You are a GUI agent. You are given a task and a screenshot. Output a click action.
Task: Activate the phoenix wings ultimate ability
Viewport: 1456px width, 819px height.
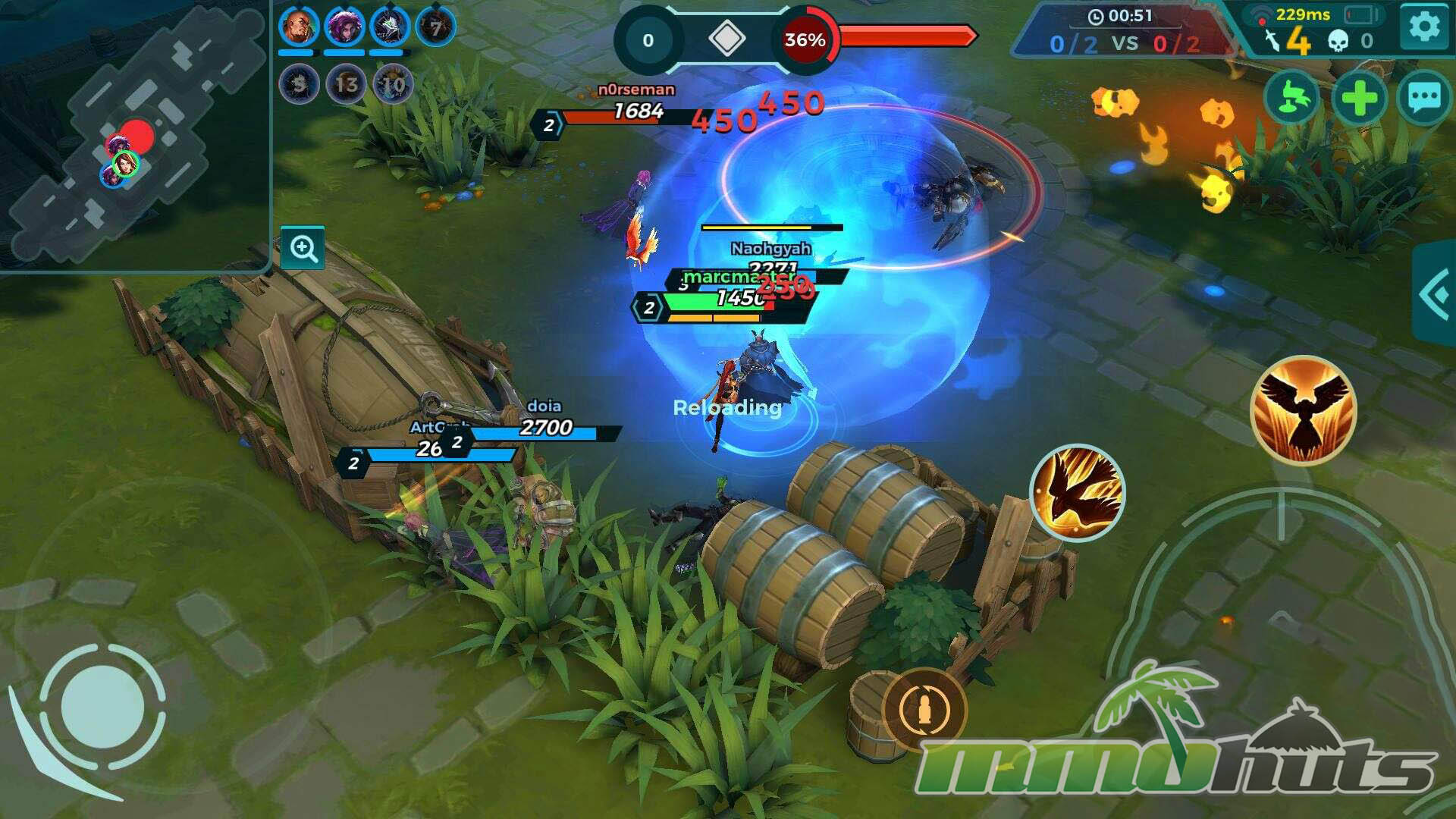[1303, 409]
